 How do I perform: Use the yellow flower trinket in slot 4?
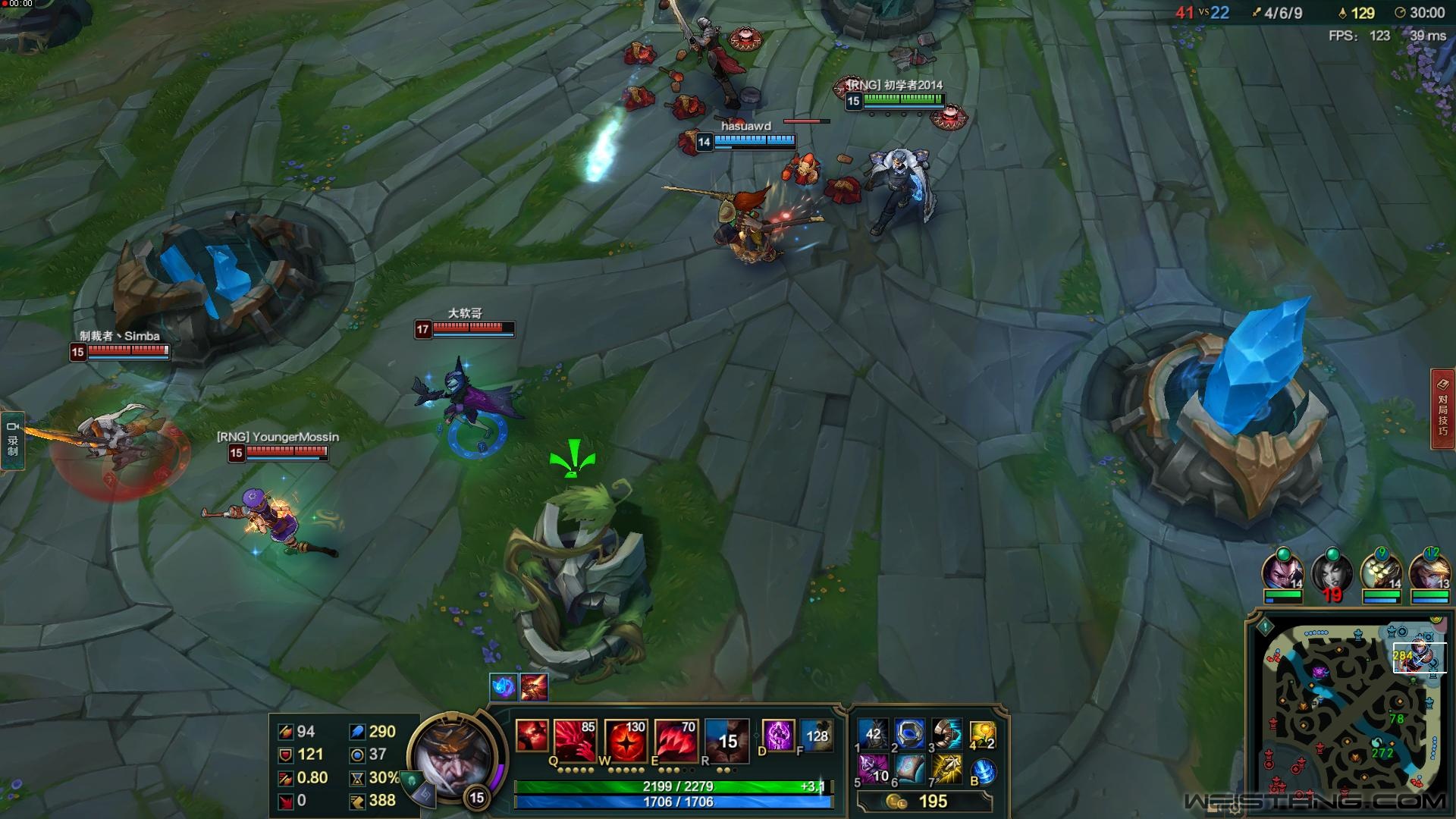point(982,734)
